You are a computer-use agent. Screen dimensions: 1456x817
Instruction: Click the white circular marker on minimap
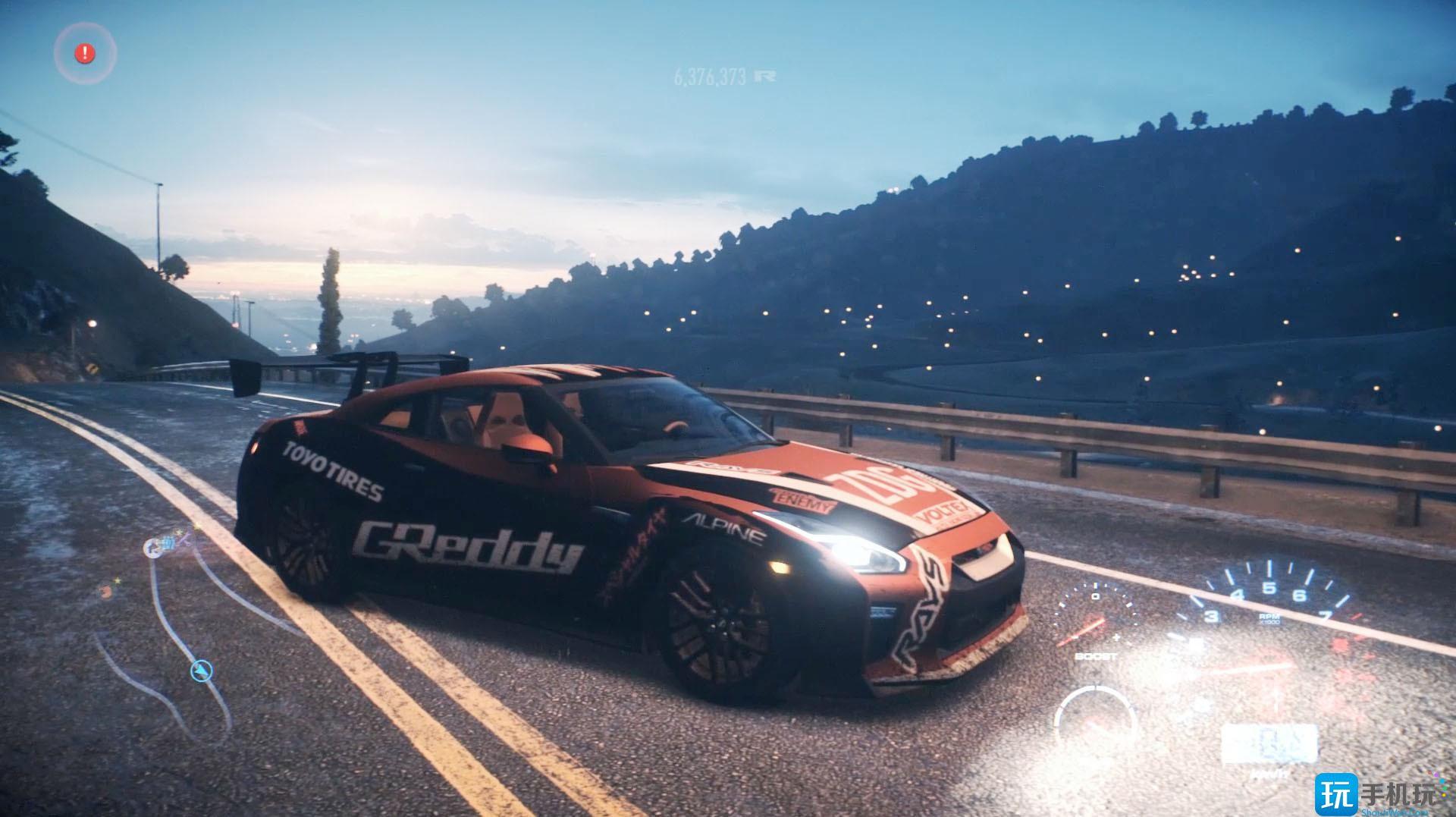pos(155,547)
